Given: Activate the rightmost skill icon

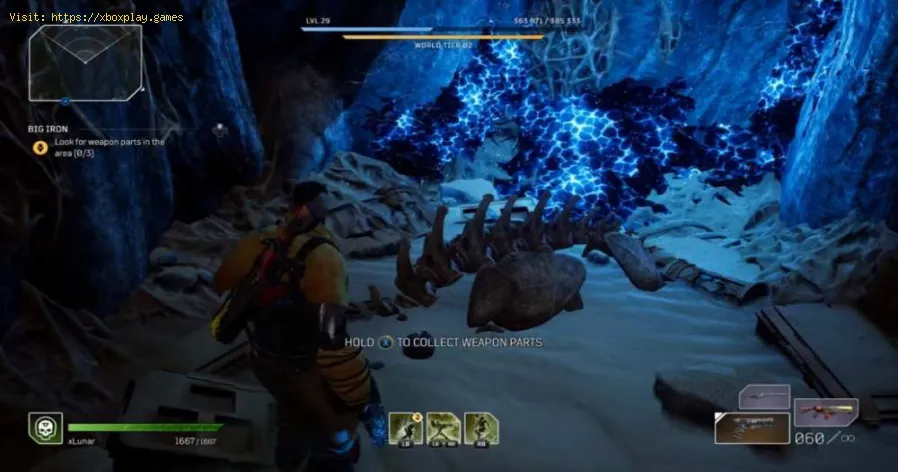Looking at the screenshot, I should [x=481, y=428].
